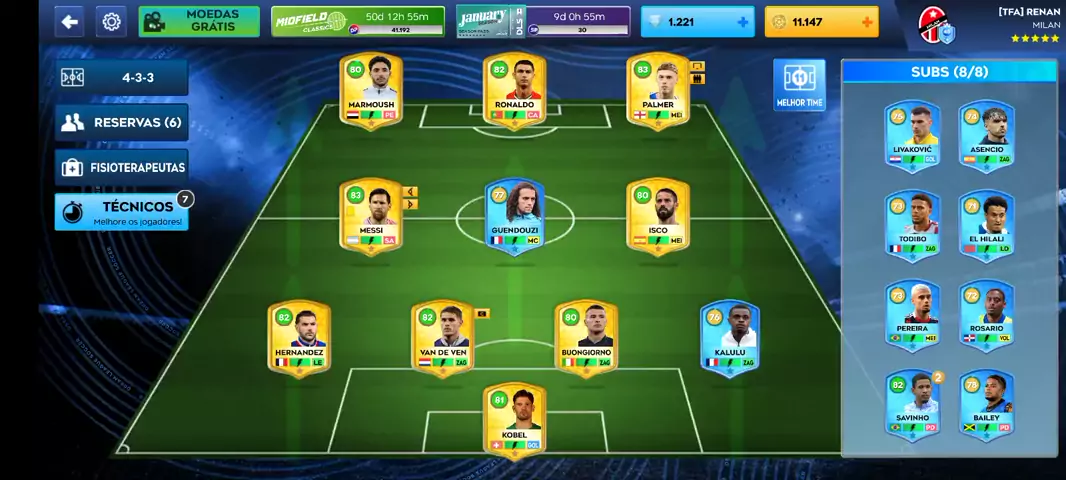Open the January season pass banner
Image resolution: width=1066 pixels, height=480 pixels.
(x=543, y=21)
